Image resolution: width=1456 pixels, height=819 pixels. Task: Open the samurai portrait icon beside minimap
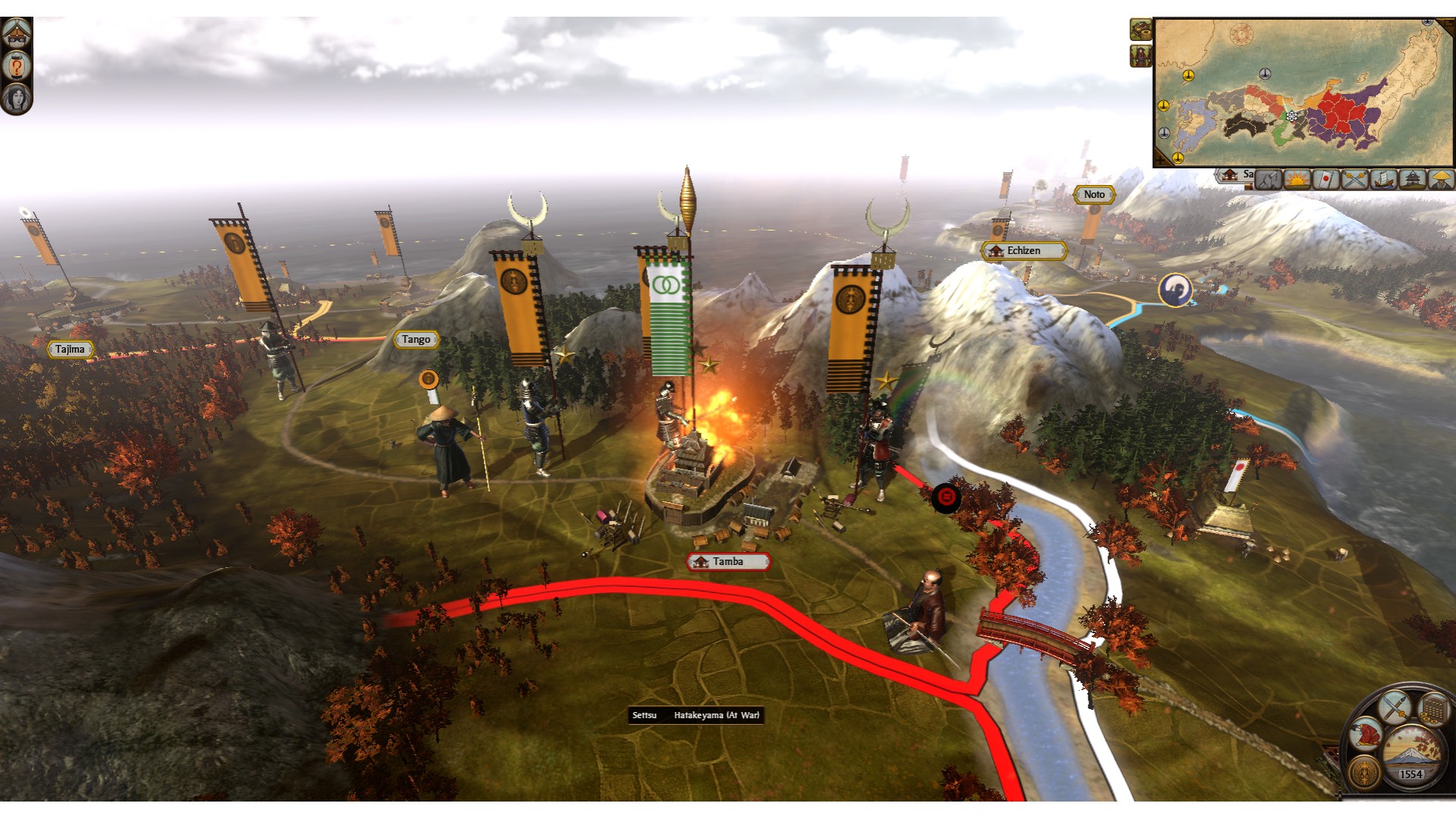point(1141,55)
